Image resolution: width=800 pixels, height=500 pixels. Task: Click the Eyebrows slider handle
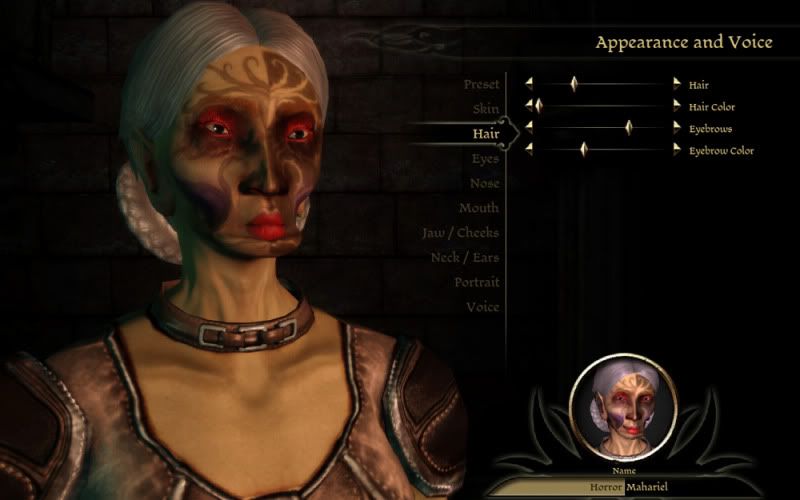click(x=629, y=128)
